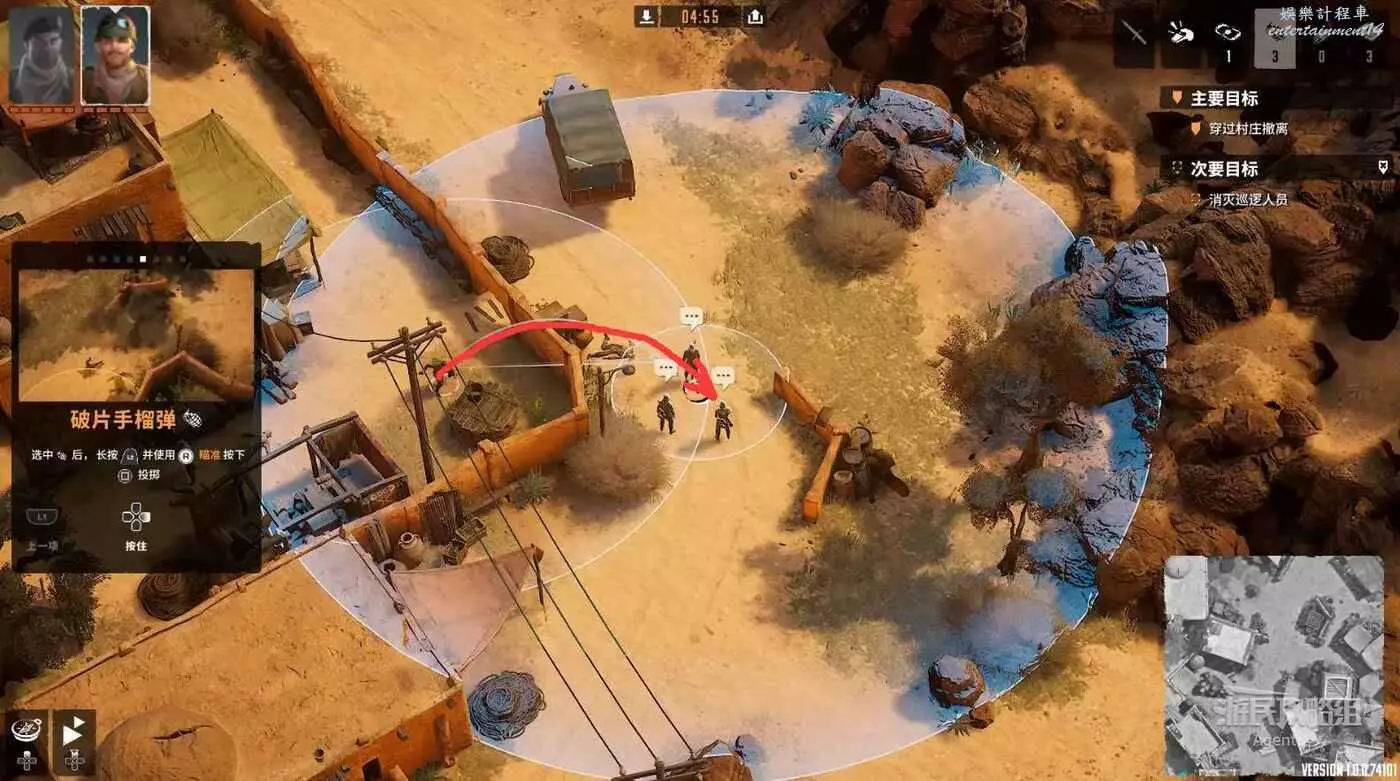Click the fast-forward play icon
The image size is (1400, 781).
coord(73,733)
